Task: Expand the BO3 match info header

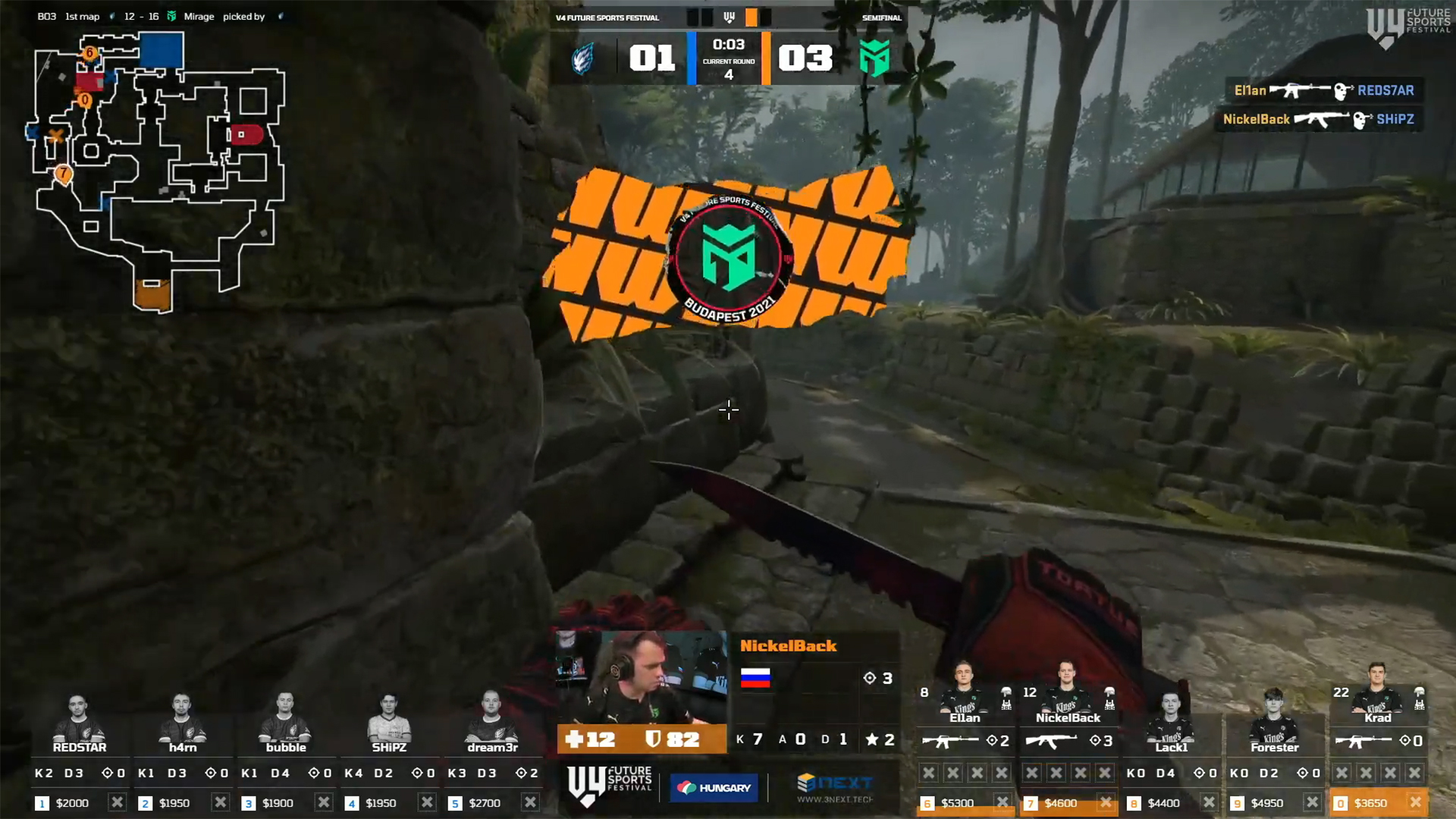Action: 152,16
